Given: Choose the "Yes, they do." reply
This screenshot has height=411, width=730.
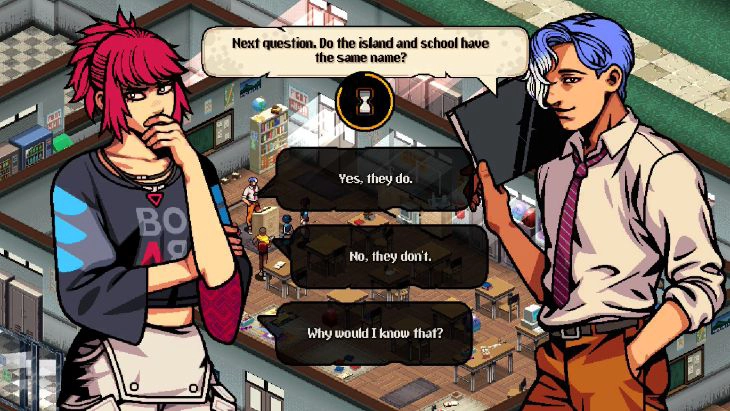Looking at the screenshot, I should (x=375, y=180).
